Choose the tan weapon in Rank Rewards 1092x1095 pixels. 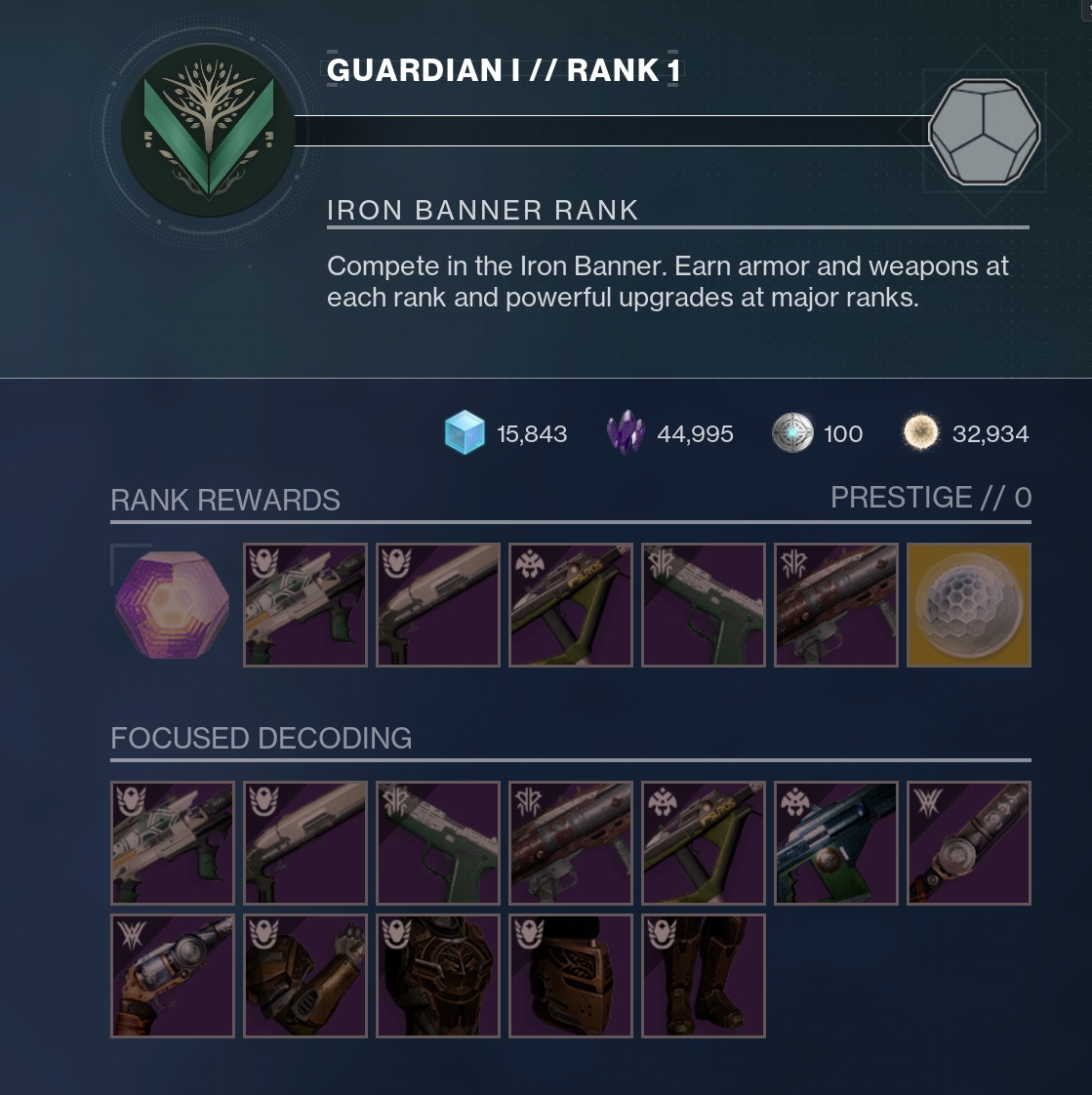point(437,605)
